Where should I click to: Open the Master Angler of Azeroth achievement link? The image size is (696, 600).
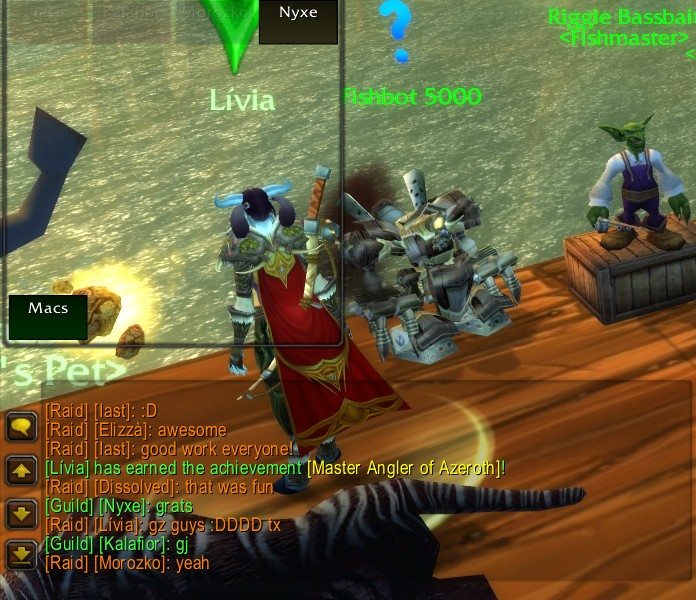click(x=405, y=468)
